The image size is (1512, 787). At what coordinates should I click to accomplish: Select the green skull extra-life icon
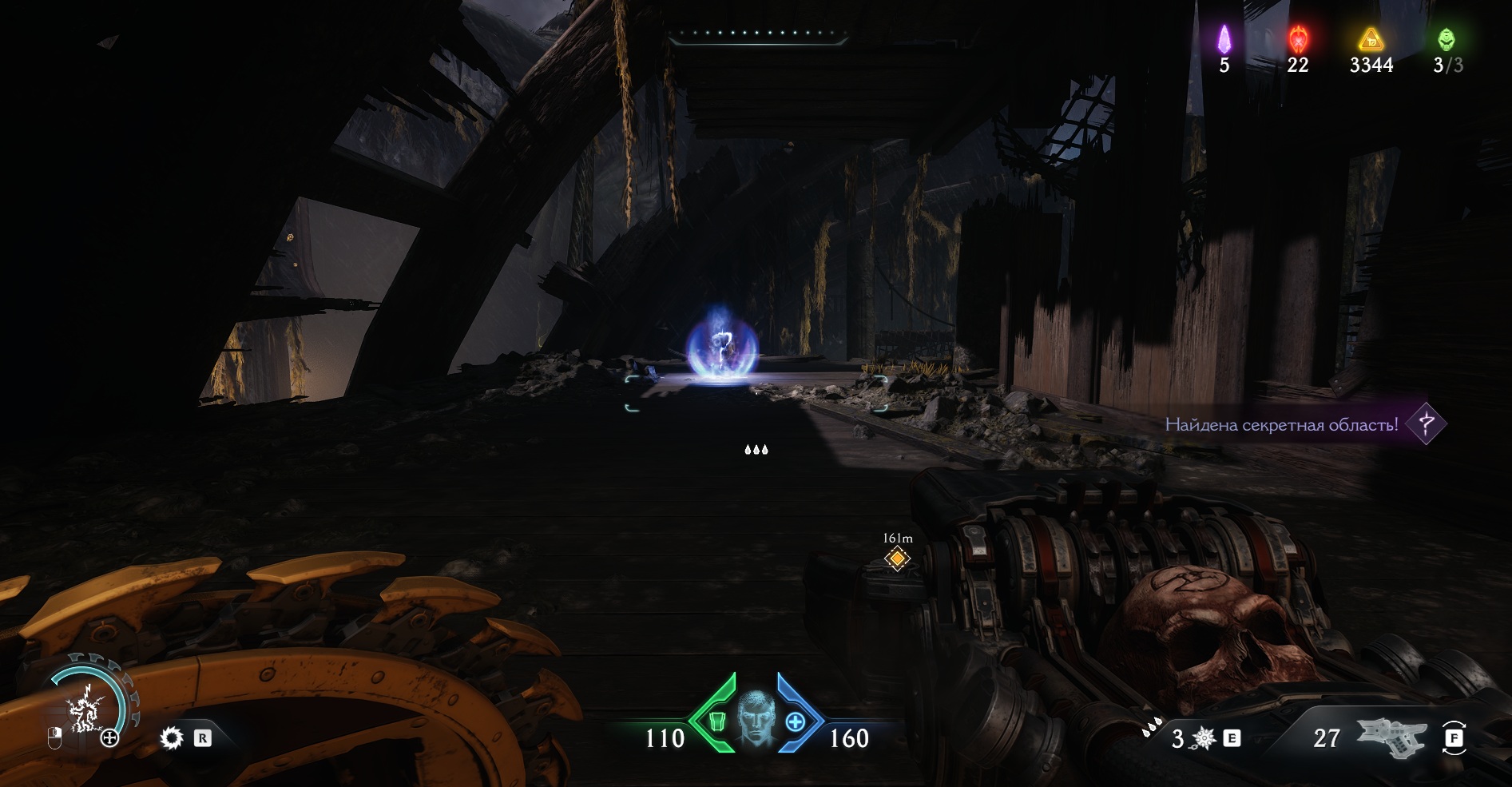coord(1447,38)
